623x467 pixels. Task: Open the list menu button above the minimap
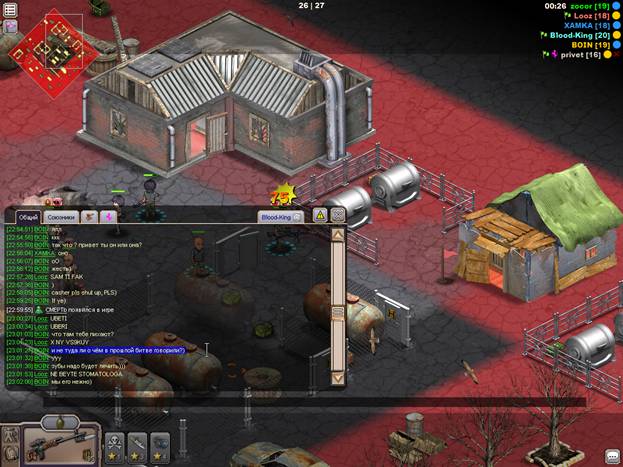(9, 7)
